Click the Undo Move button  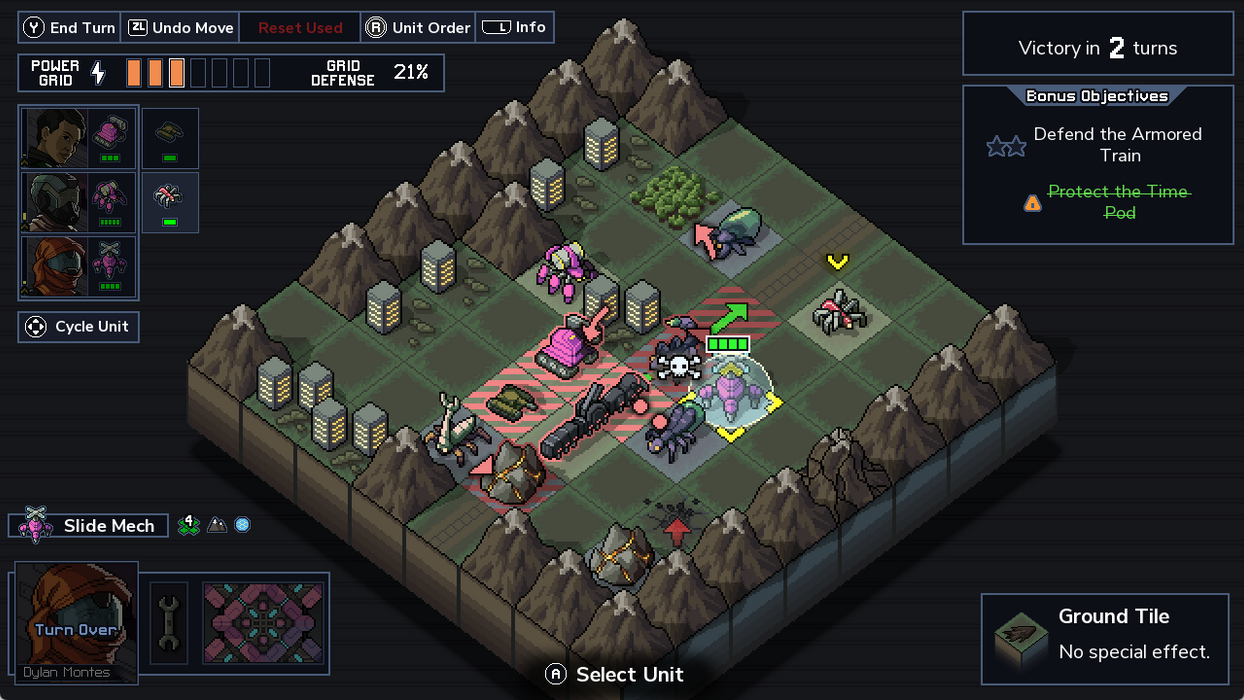click(180, 28)
